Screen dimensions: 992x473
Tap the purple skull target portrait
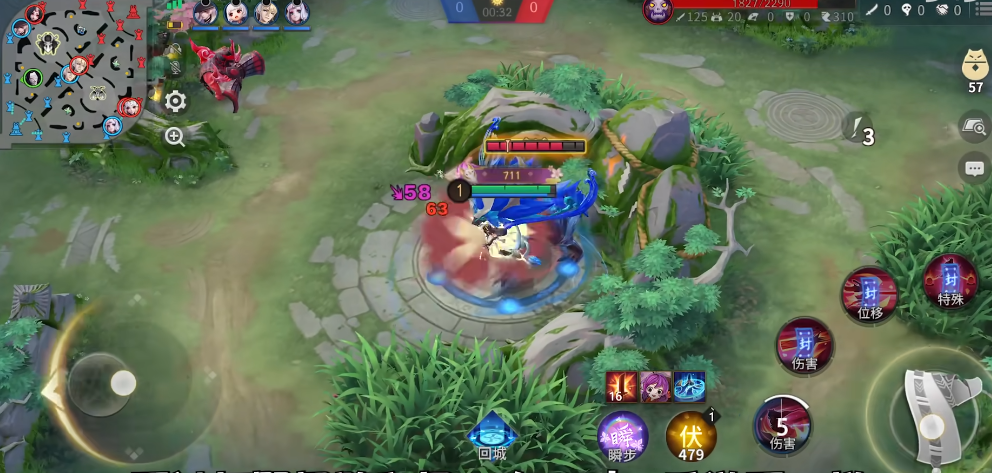[657, 11]
